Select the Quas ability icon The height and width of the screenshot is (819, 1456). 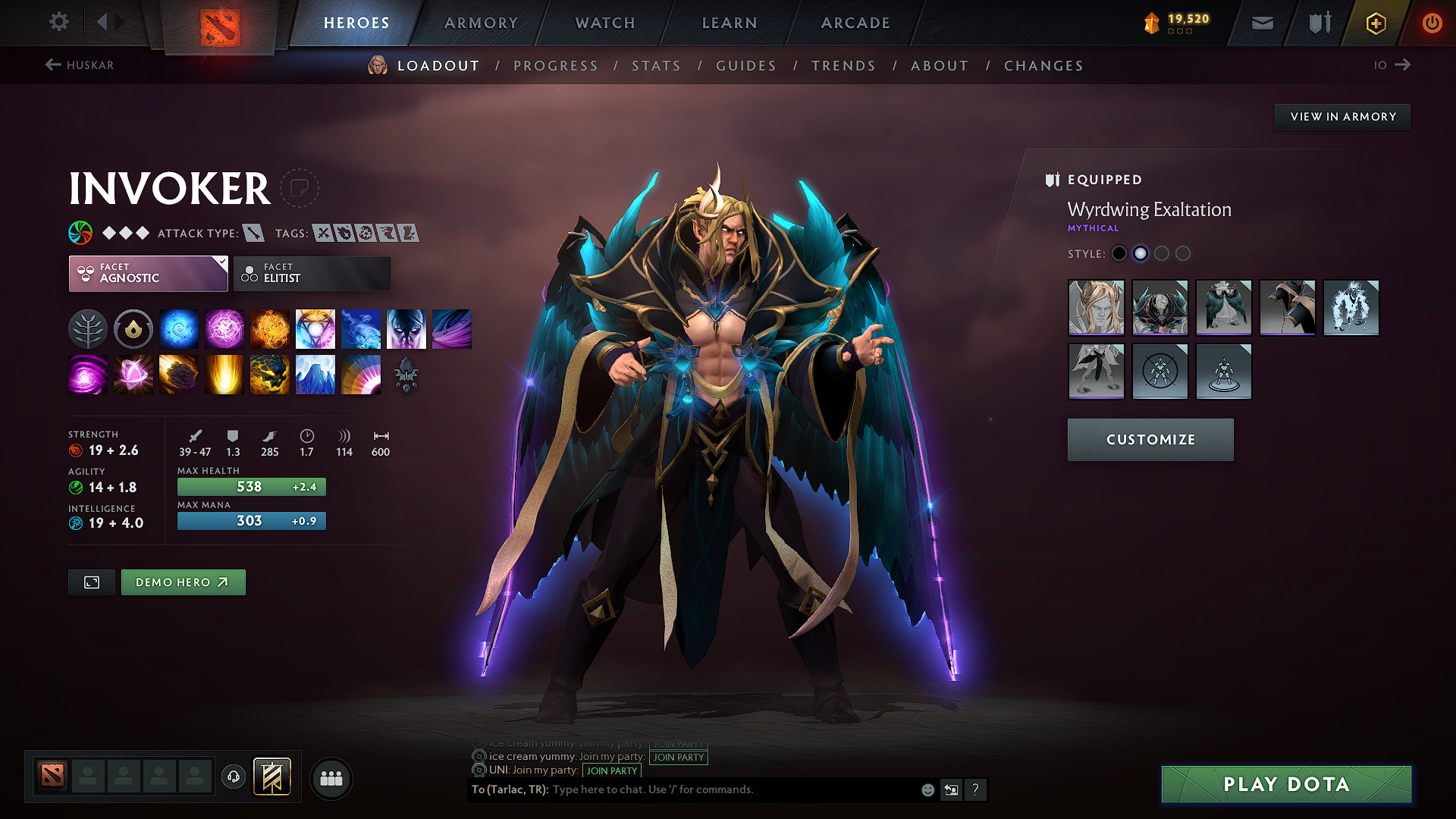(x=178, y=328)
